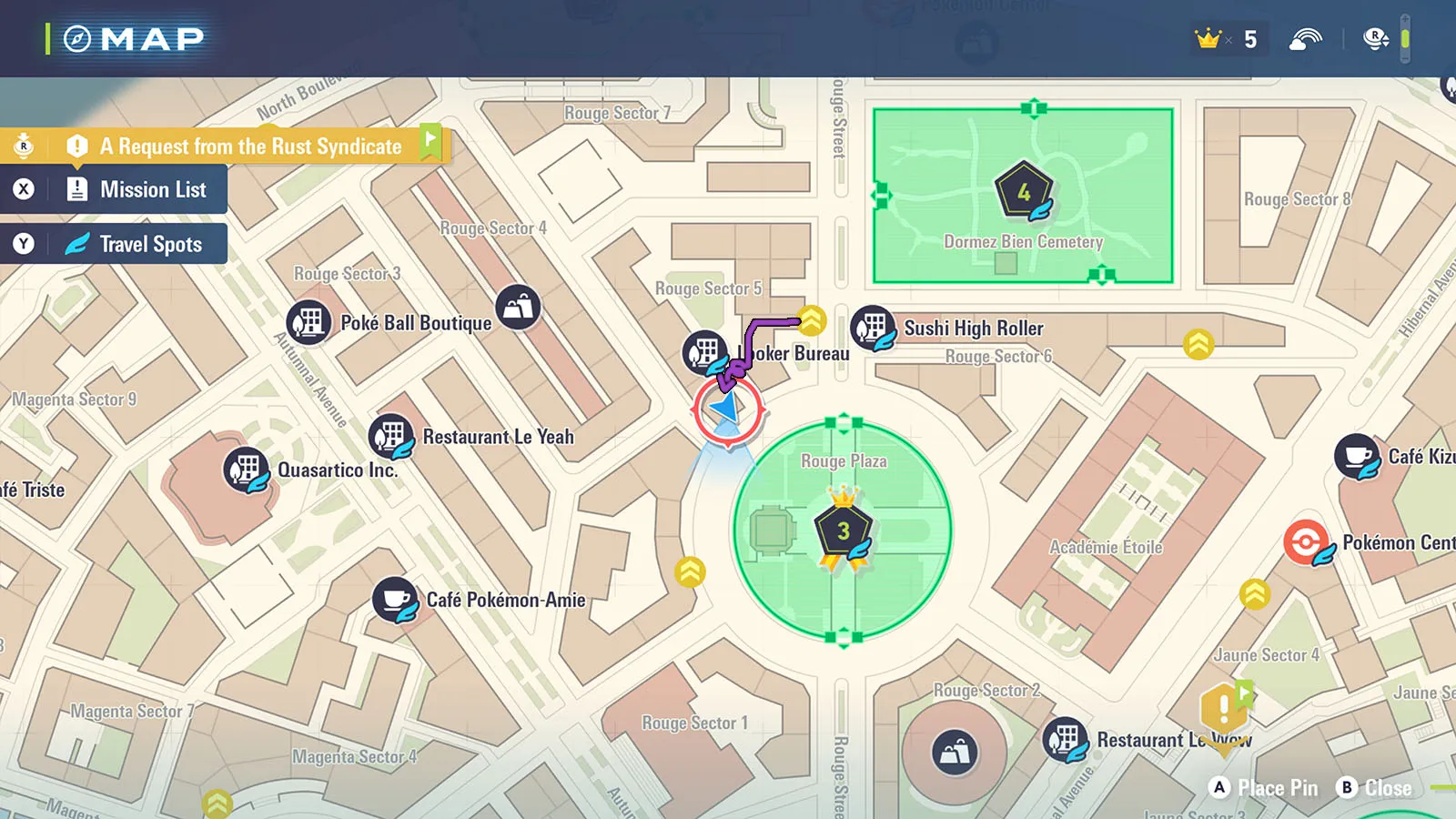Select the shopping bag marker in Rouge Sector 2
Viewport: 1456px width, 819px height.
click(x=955, y=753)
